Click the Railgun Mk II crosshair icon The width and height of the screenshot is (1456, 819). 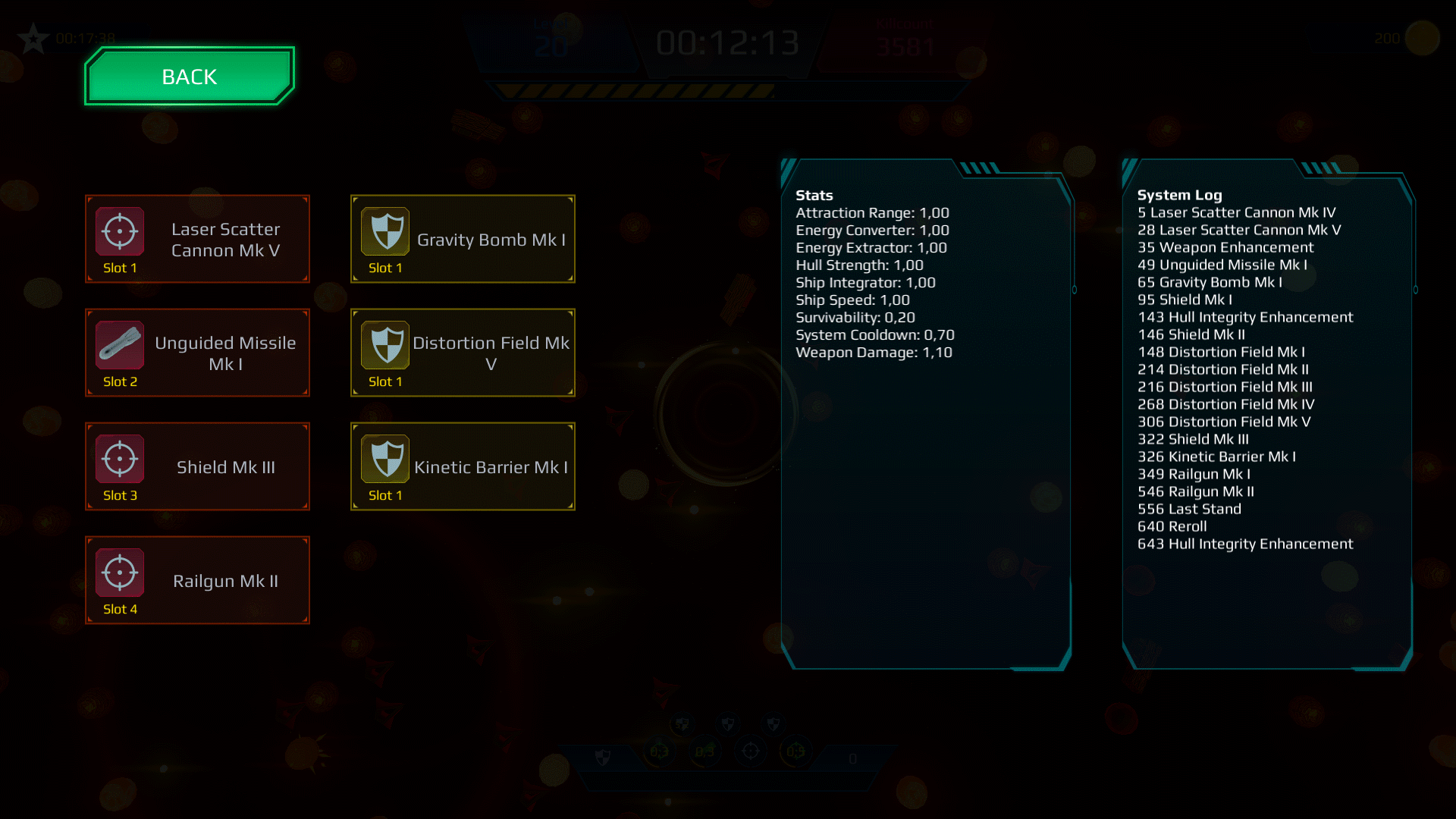(x=118, y=573)
